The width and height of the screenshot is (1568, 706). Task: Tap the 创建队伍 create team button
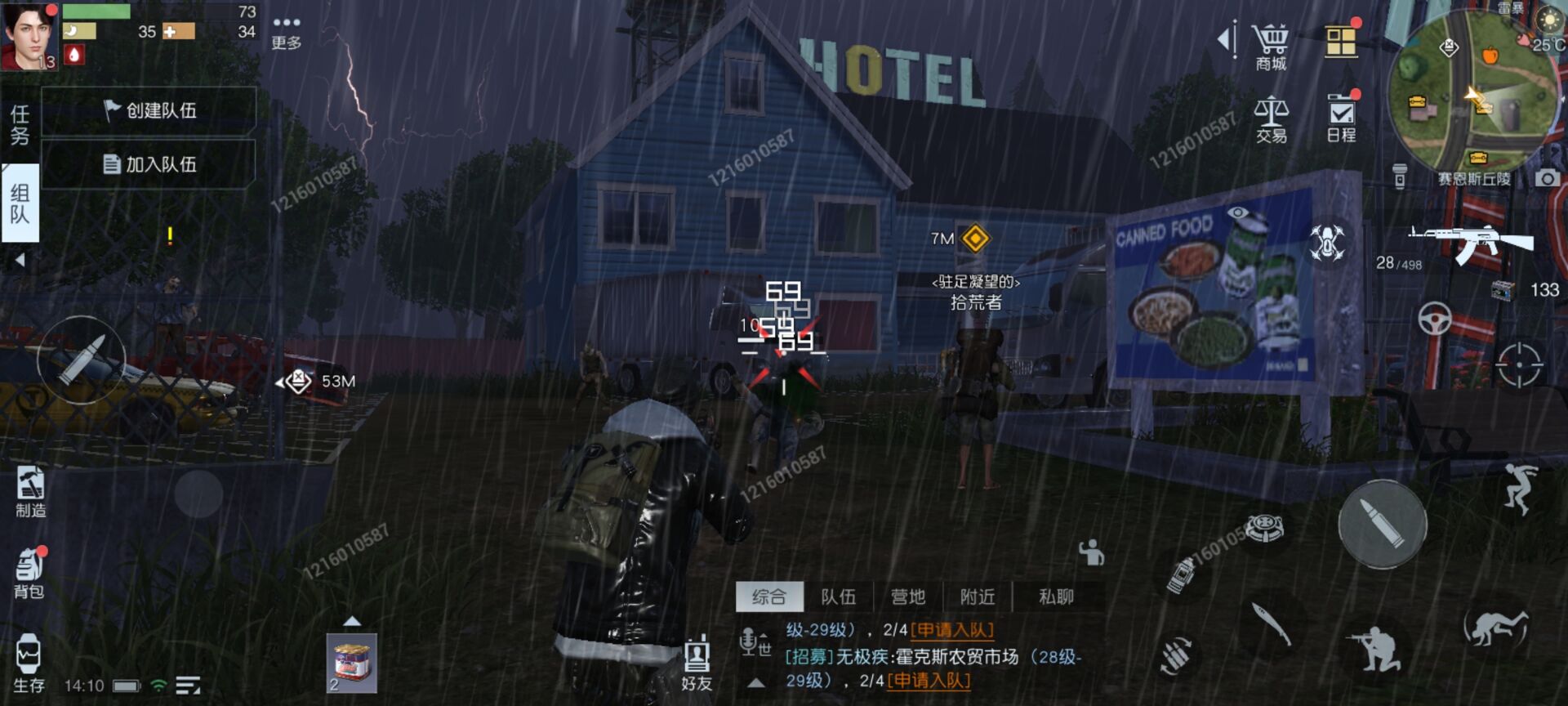151,110
